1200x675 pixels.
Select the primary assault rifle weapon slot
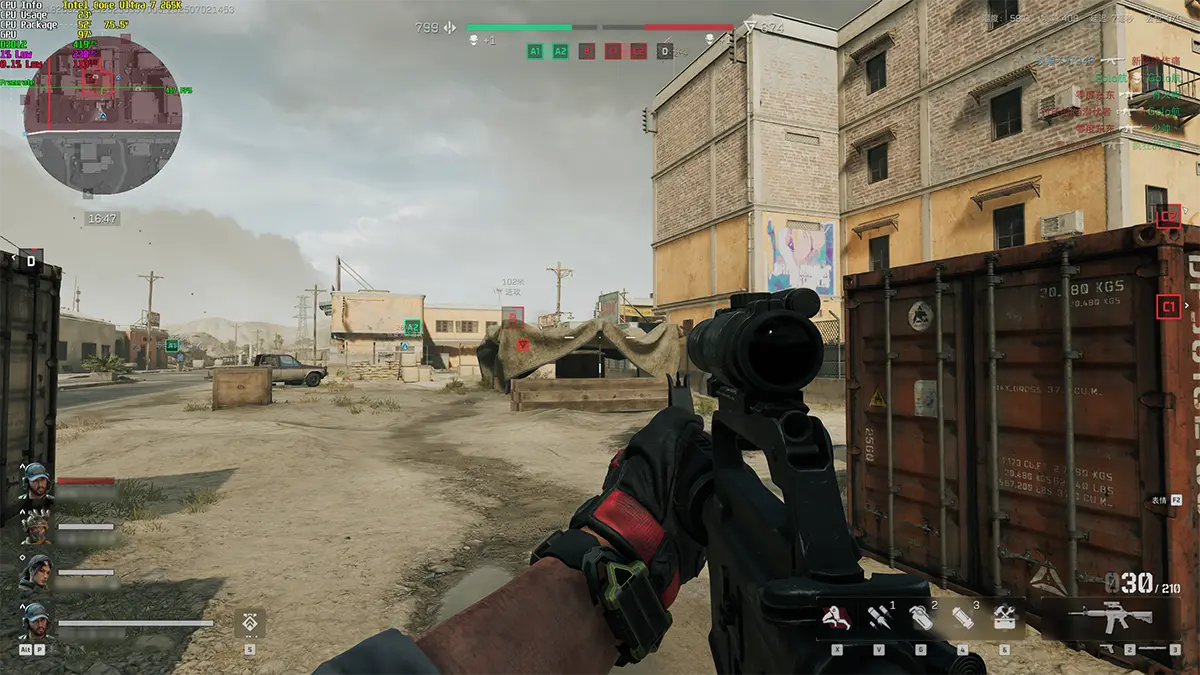(x=1110, y=616)
